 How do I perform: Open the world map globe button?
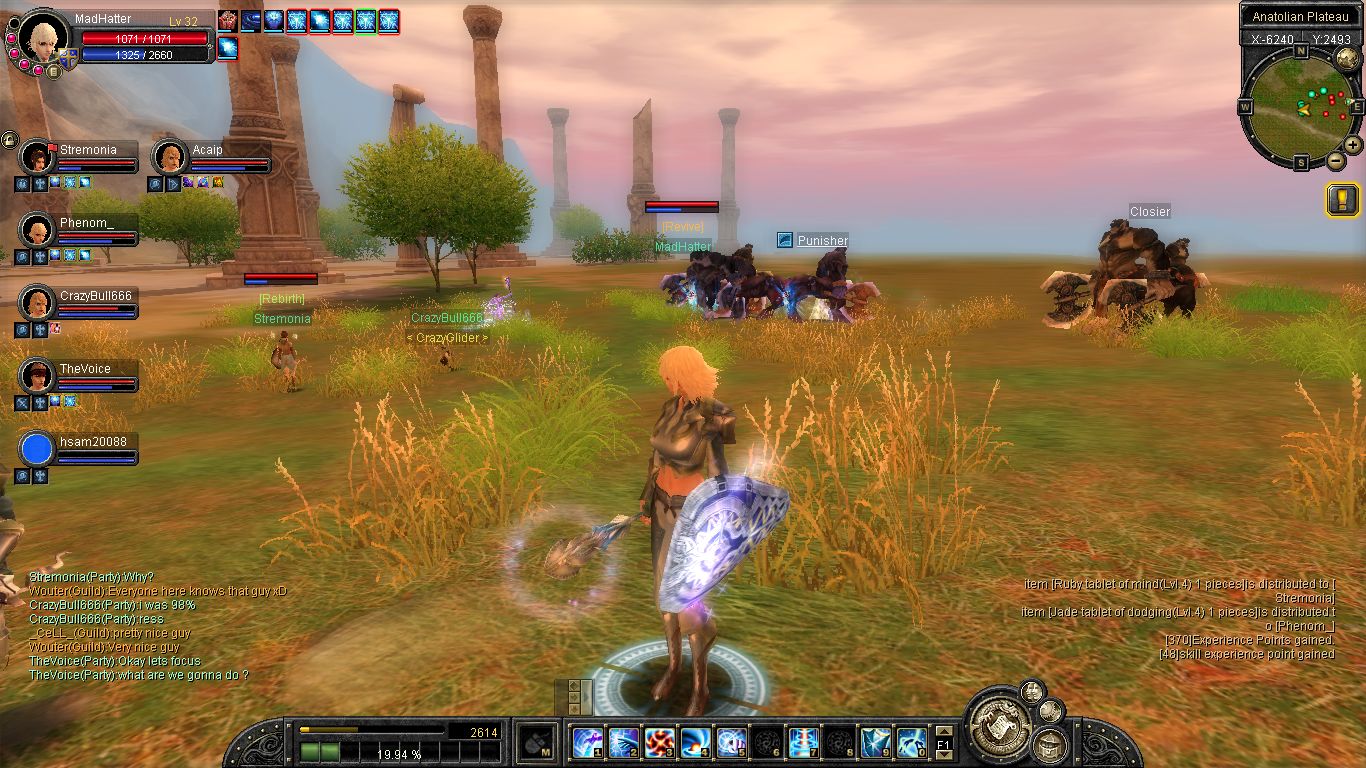1344,58
